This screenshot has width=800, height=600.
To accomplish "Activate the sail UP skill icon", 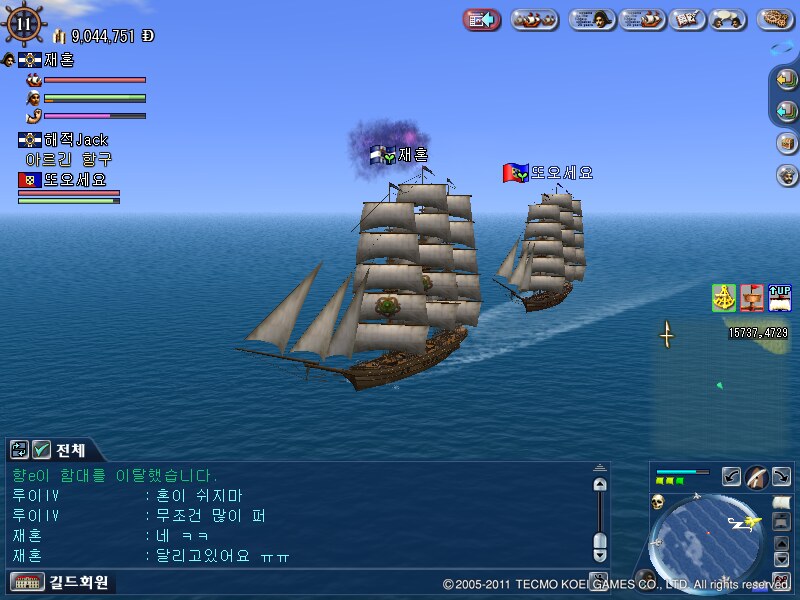I will coord(779,297).
